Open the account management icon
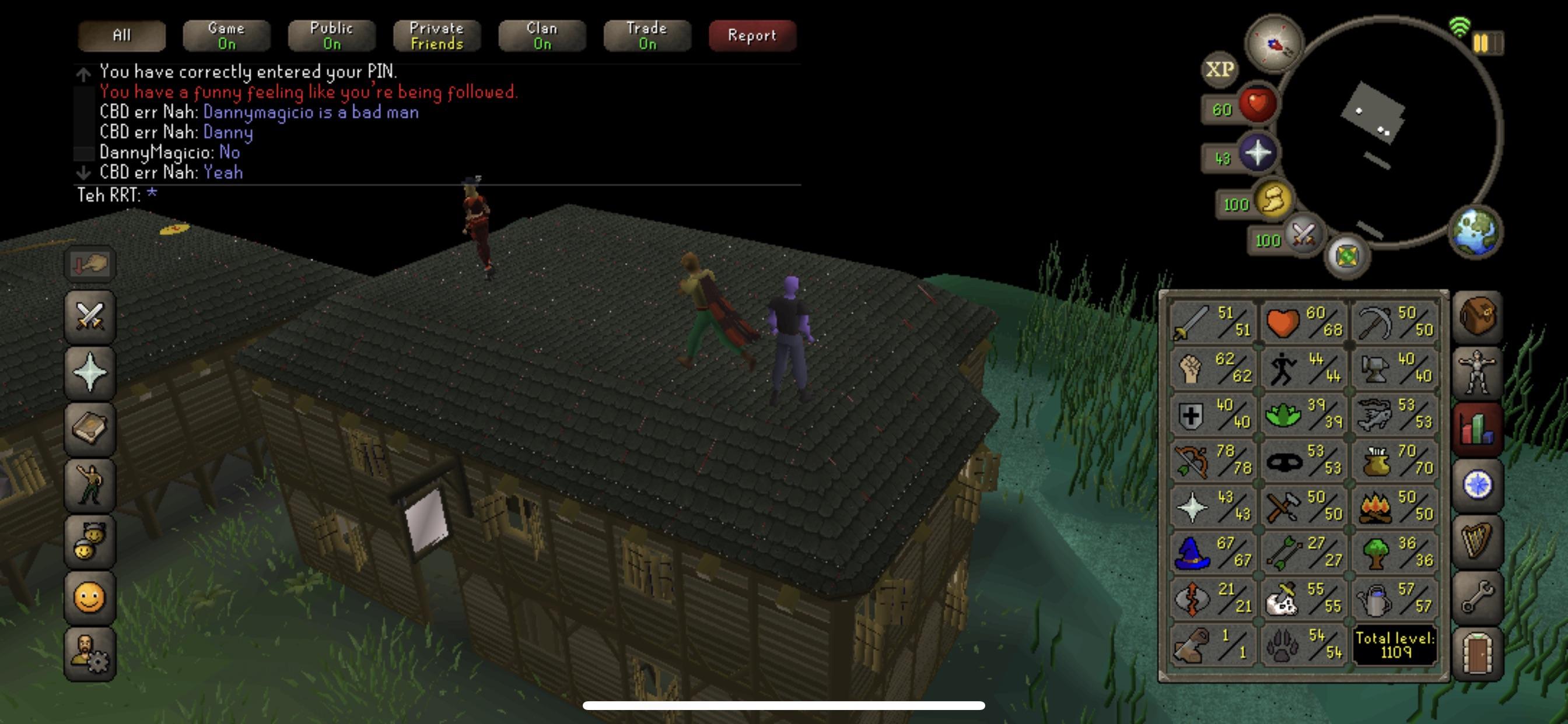This screenshot has width=1568, height=724. coord(89,652)
